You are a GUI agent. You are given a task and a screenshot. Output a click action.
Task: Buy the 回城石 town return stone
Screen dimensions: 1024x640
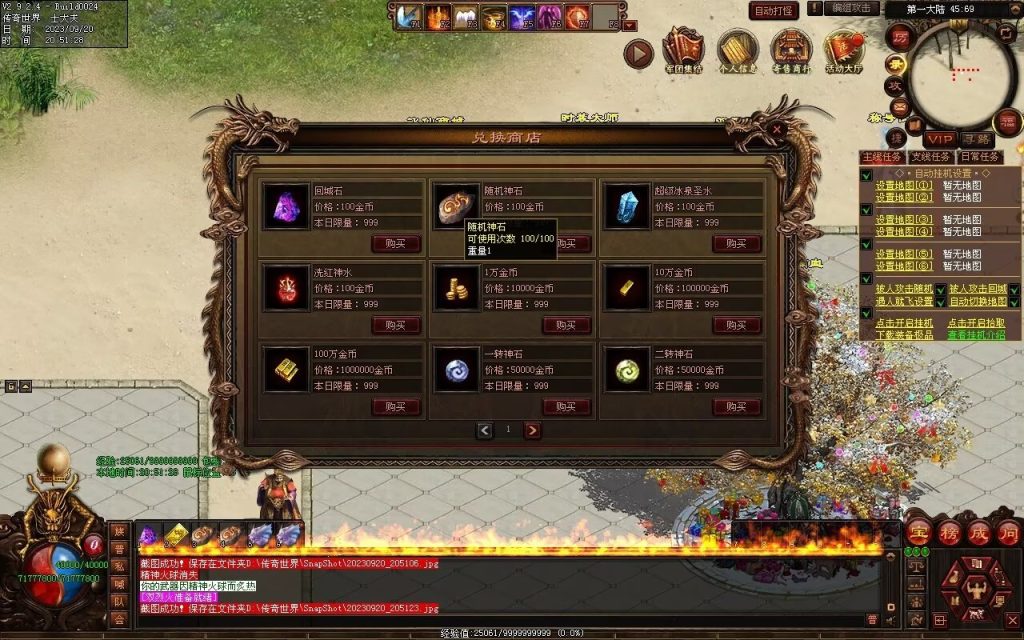pyautogui.click(x=395, y=243)
